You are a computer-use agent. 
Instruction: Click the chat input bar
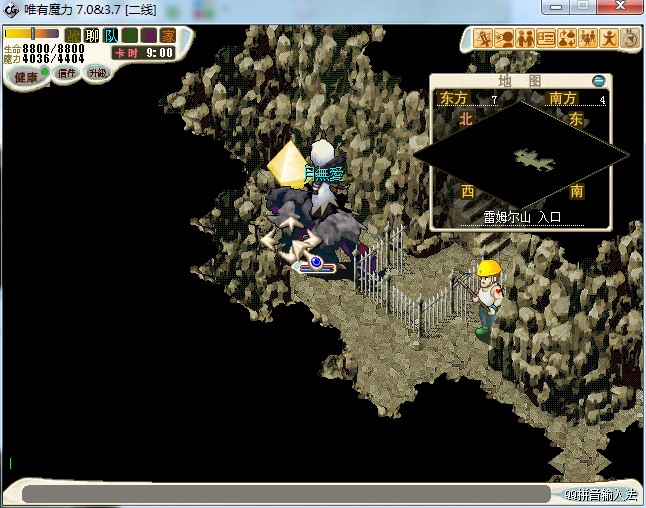click(x=285, y=494)
